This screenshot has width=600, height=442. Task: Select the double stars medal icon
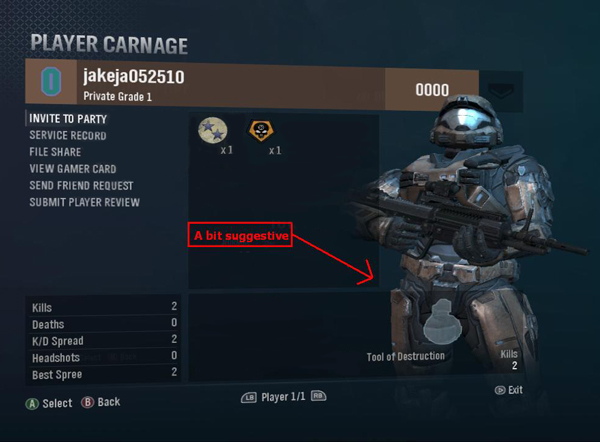[213, 130]
